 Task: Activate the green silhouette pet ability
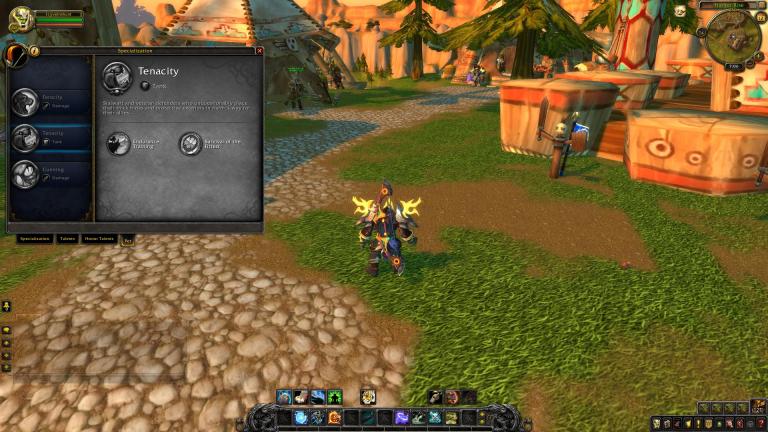[334, 397]
